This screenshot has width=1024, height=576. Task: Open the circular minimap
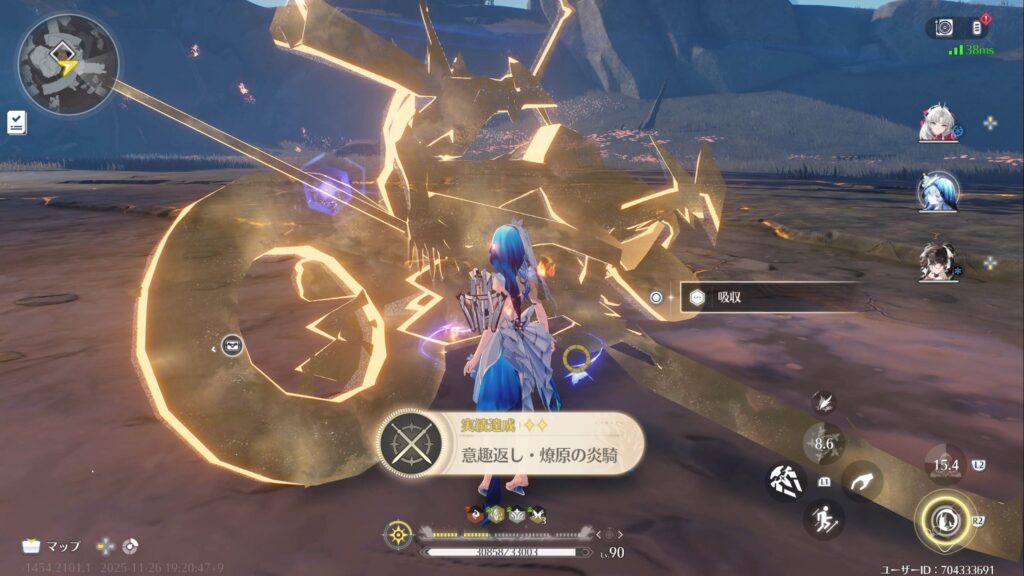click(67, 63)
